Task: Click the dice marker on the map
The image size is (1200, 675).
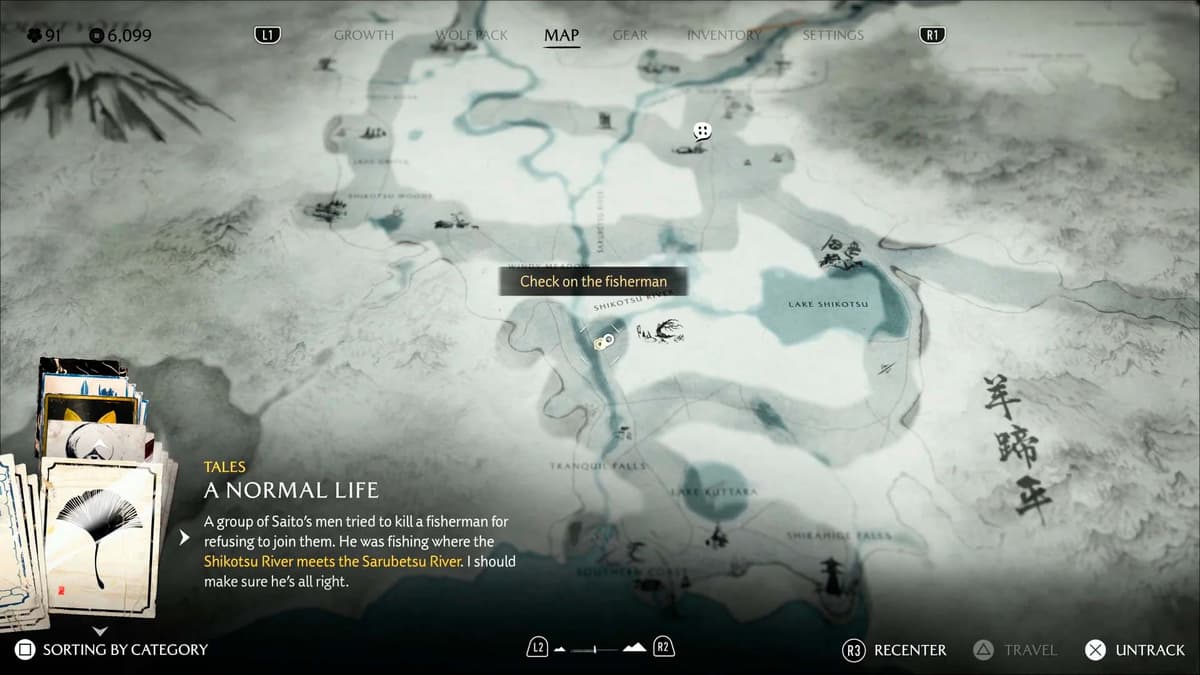Action: pyautogui.click(x=703, y=131)
